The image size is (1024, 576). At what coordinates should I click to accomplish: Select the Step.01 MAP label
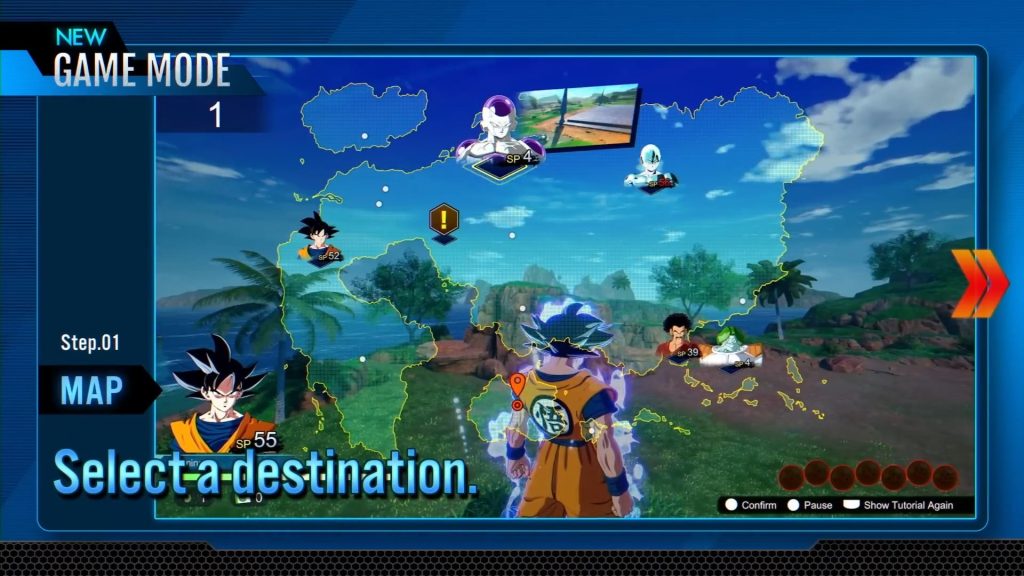pyautogui.click(x=90, y=388)
